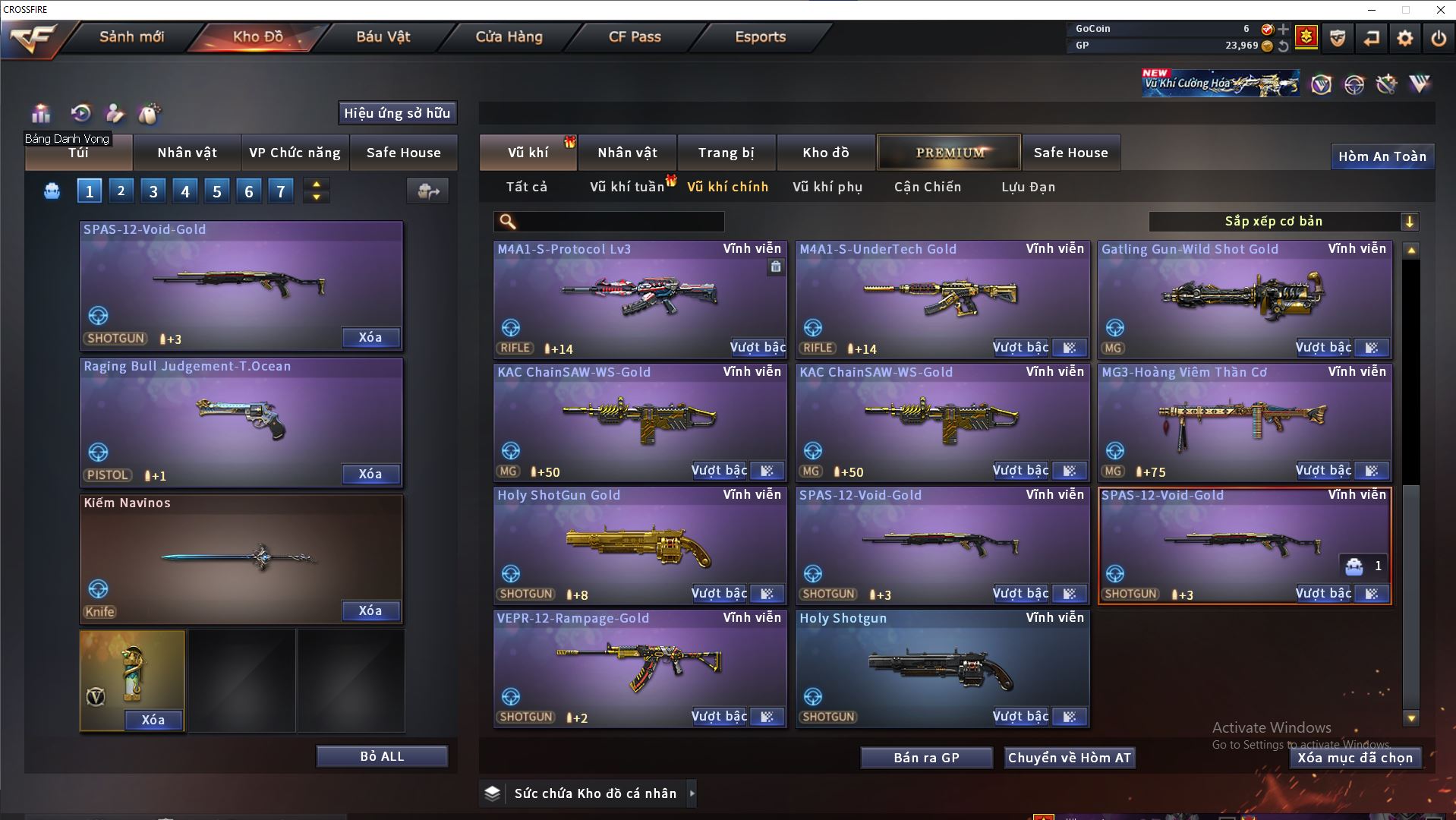This screenshot has height=820, width=1456.
Task: Click the Chuyển về Hòm AT button
Action: (1069, 758)
